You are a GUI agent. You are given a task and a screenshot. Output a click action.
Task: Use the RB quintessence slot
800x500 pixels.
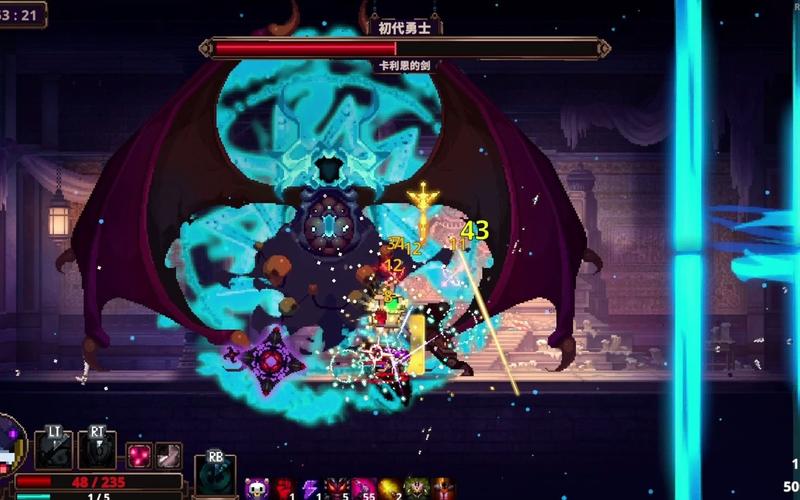214,474
